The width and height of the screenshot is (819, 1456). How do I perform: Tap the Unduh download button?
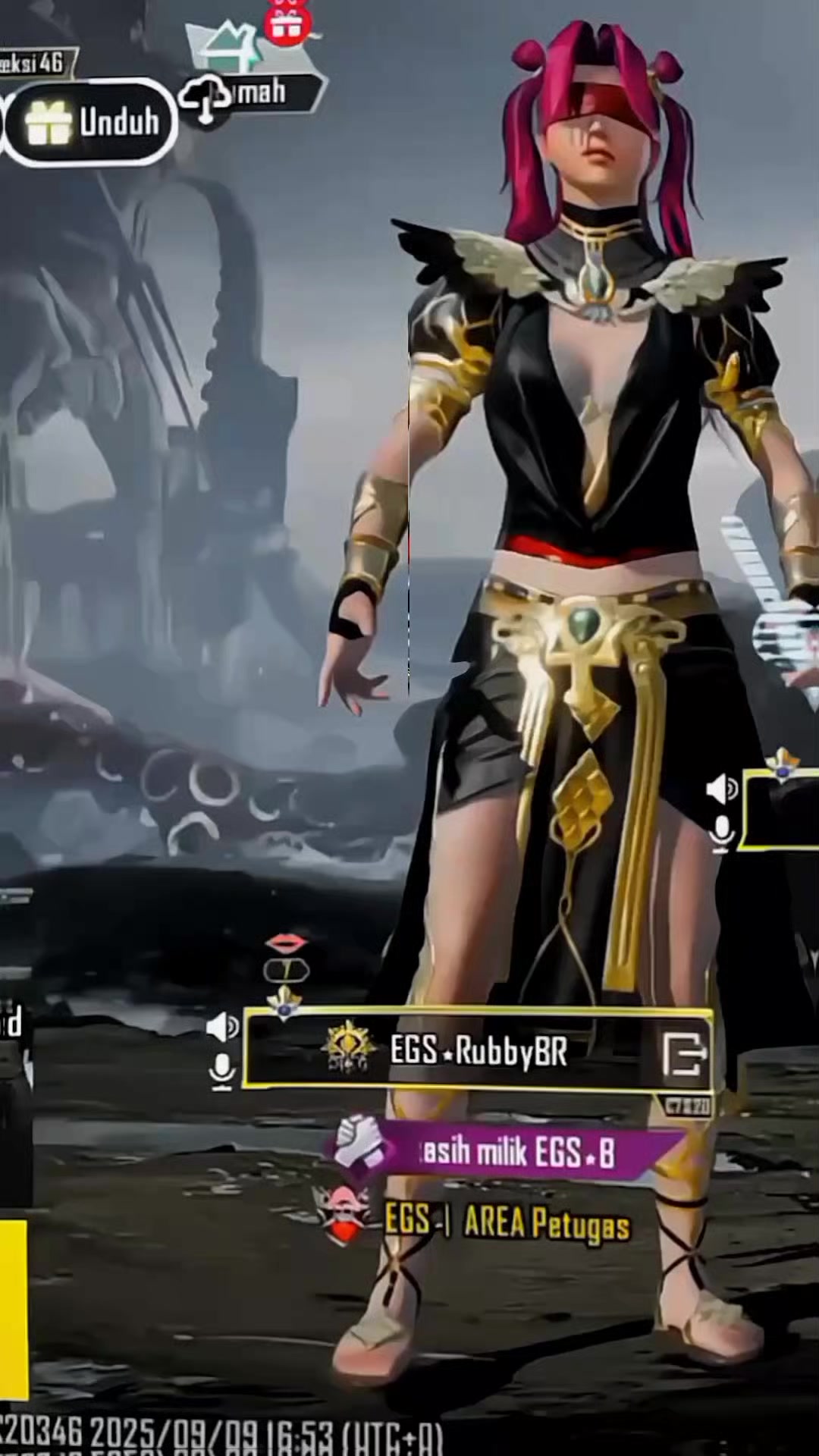tap(93, 122)
